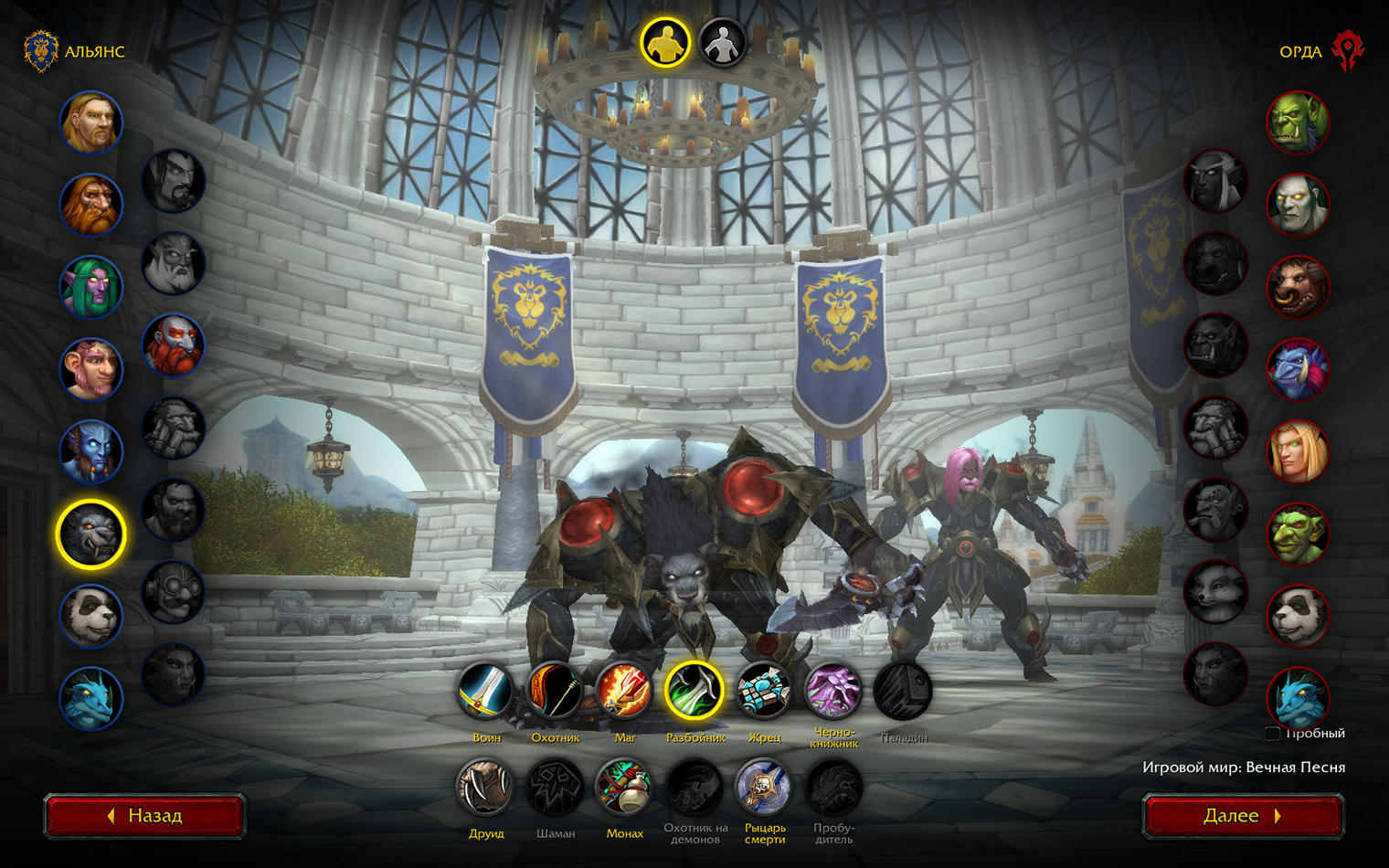Select the male body type icon
This screenshot has width=1389, height=868.
664,43
